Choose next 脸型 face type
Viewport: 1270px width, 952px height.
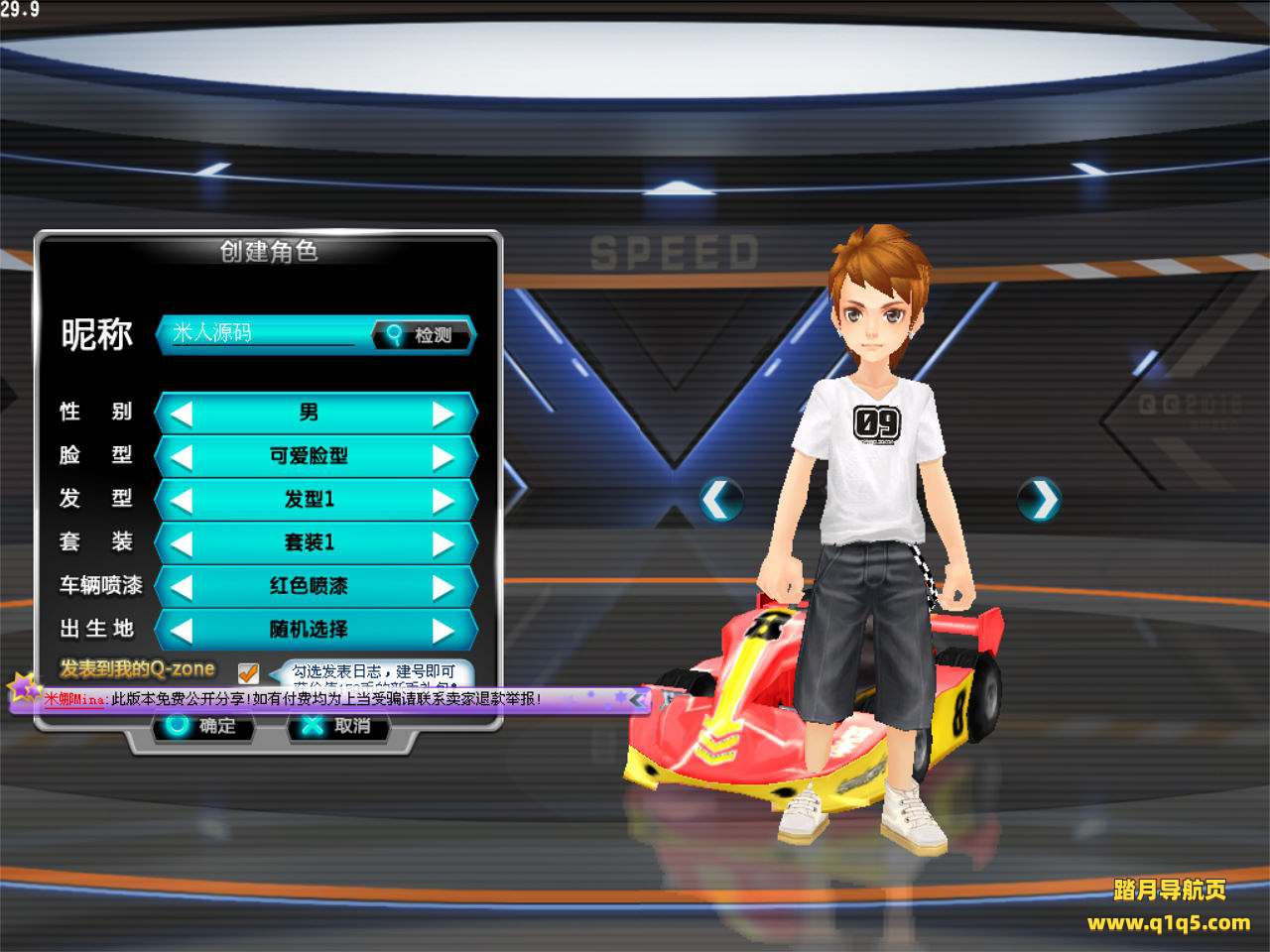(443, 457)
